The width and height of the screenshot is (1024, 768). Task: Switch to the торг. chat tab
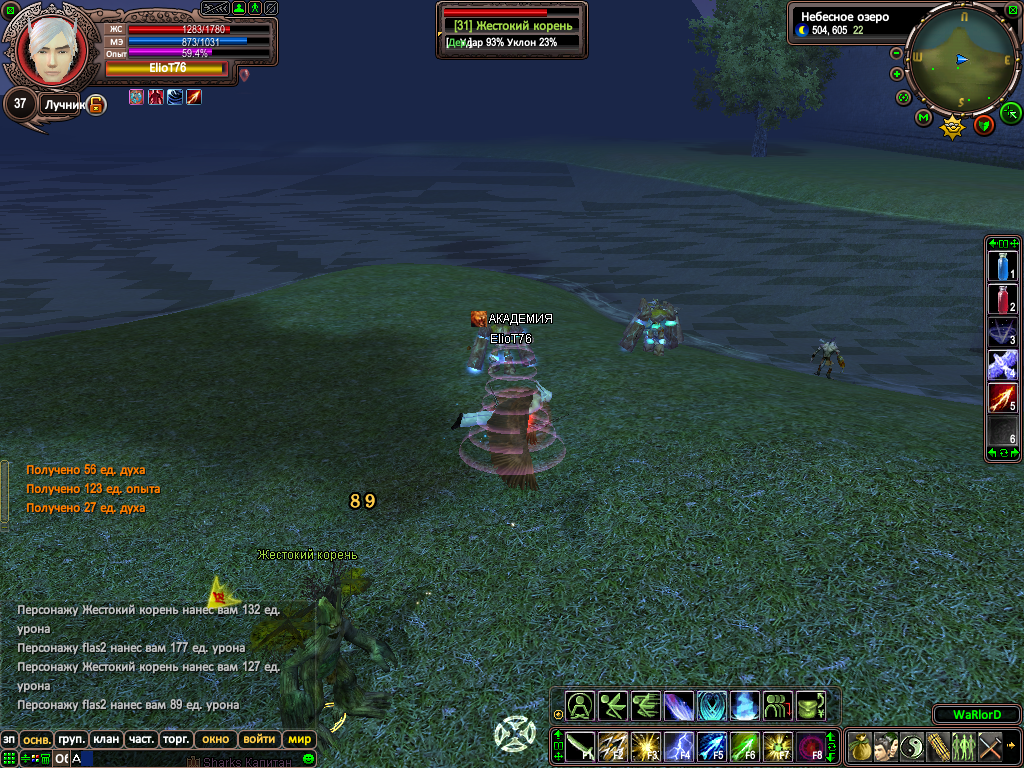[x=178, y=740]
